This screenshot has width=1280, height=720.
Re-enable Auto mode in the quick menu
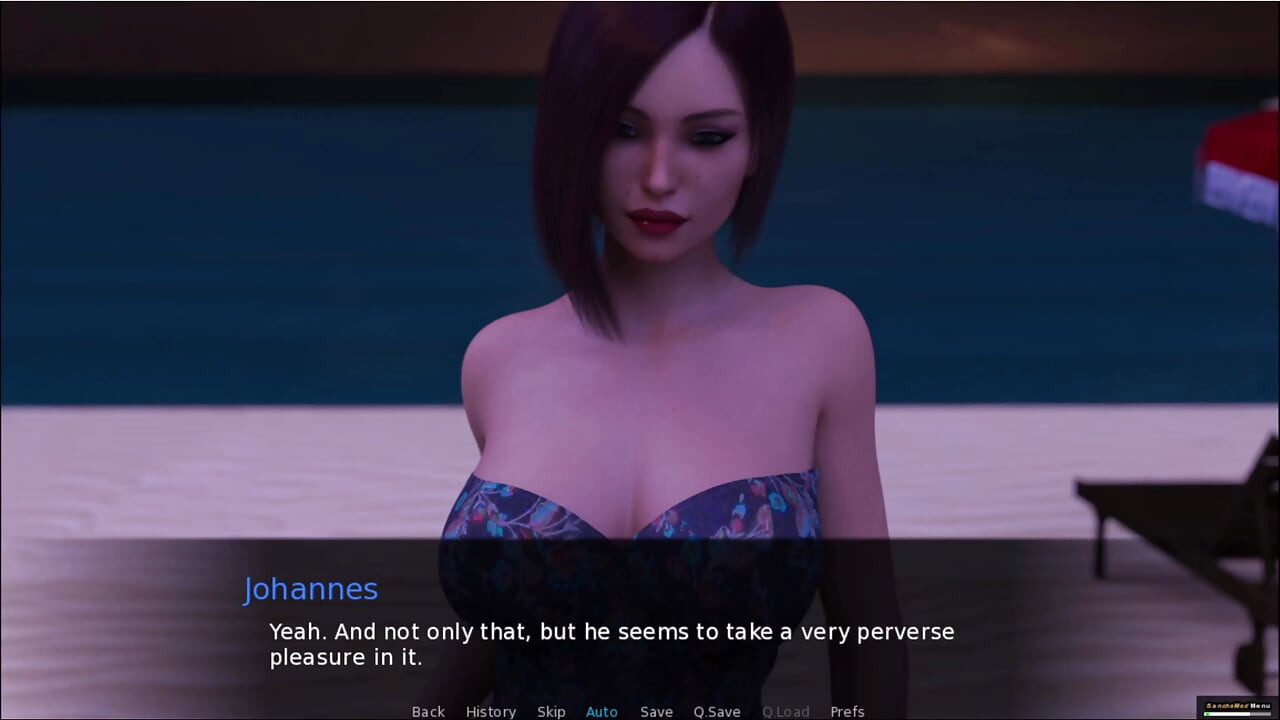coord(601,711)
